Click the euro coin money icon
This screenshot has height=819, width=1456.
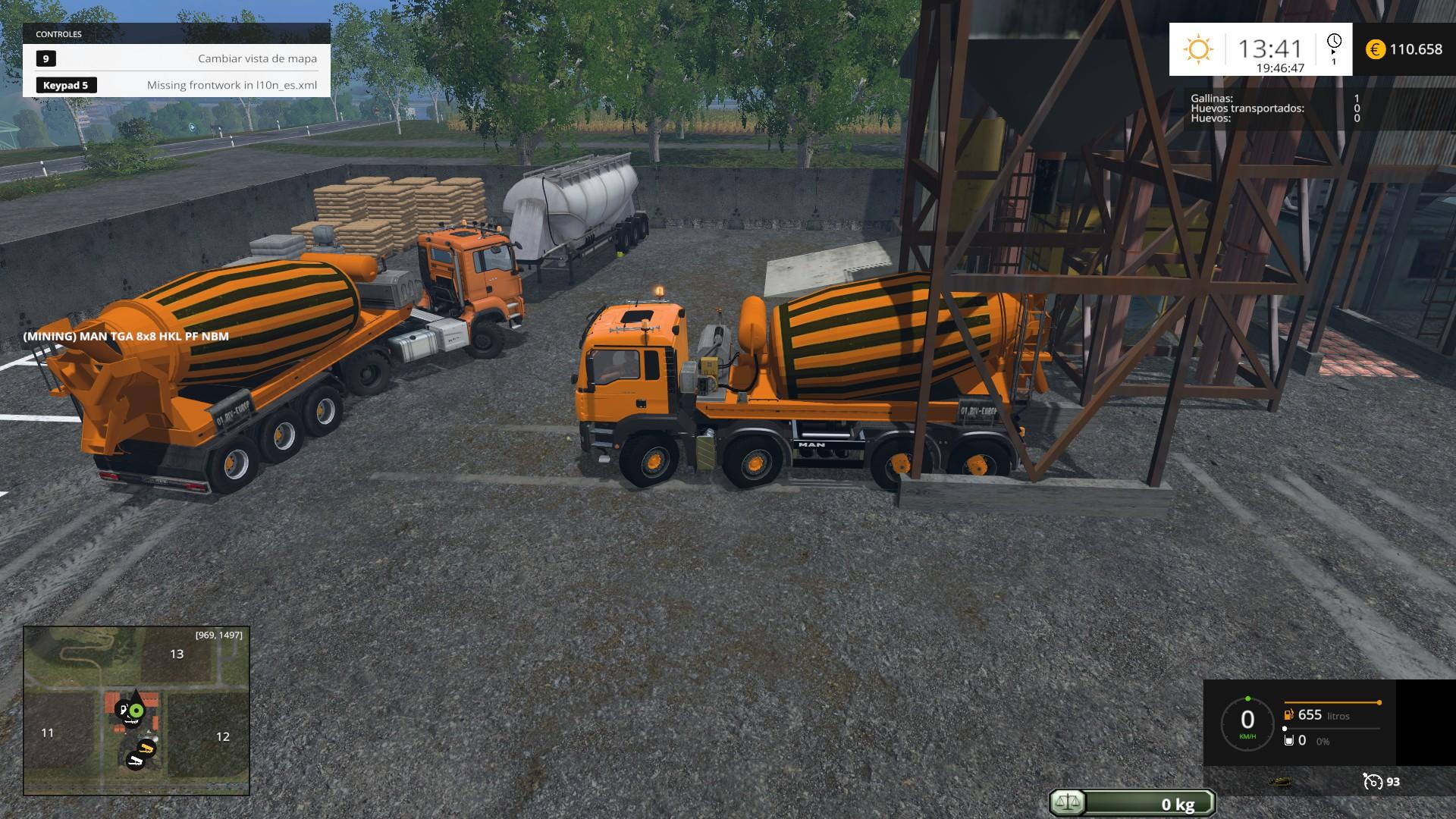1376,49
